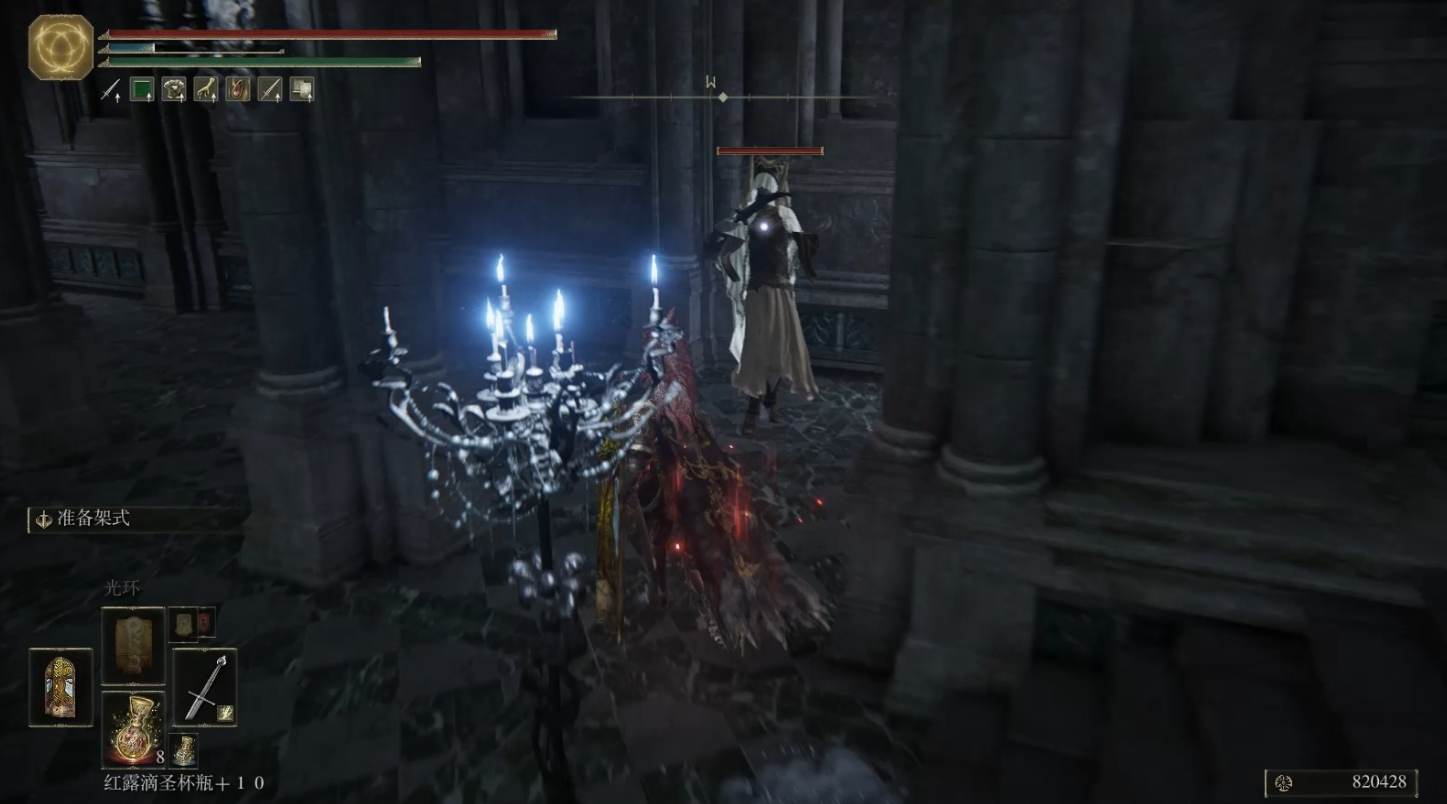Click the right-hand sword weapon slot
Viewport: 1447px width, 804px height.
[205, 686]
